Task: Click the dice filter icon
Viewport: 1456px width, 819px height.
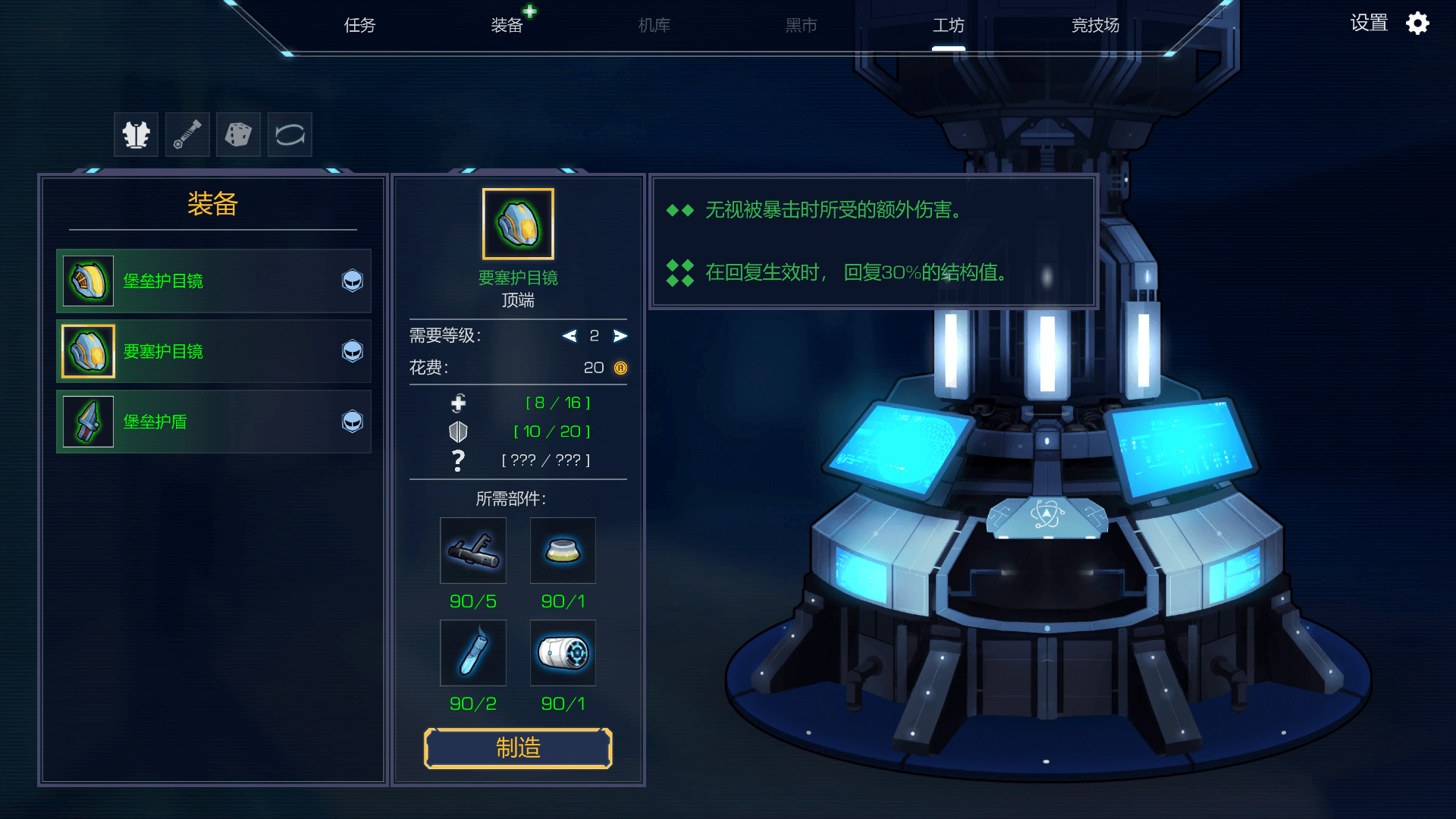Action: pyautogui.click(x=238, y=134)
